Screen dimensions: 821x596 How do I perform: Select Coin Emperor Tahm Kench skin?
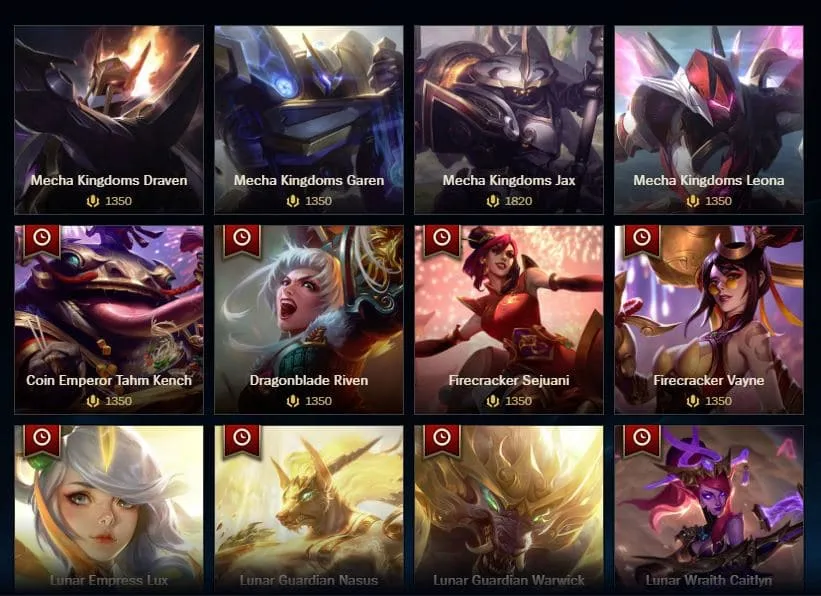pos(109,320)
